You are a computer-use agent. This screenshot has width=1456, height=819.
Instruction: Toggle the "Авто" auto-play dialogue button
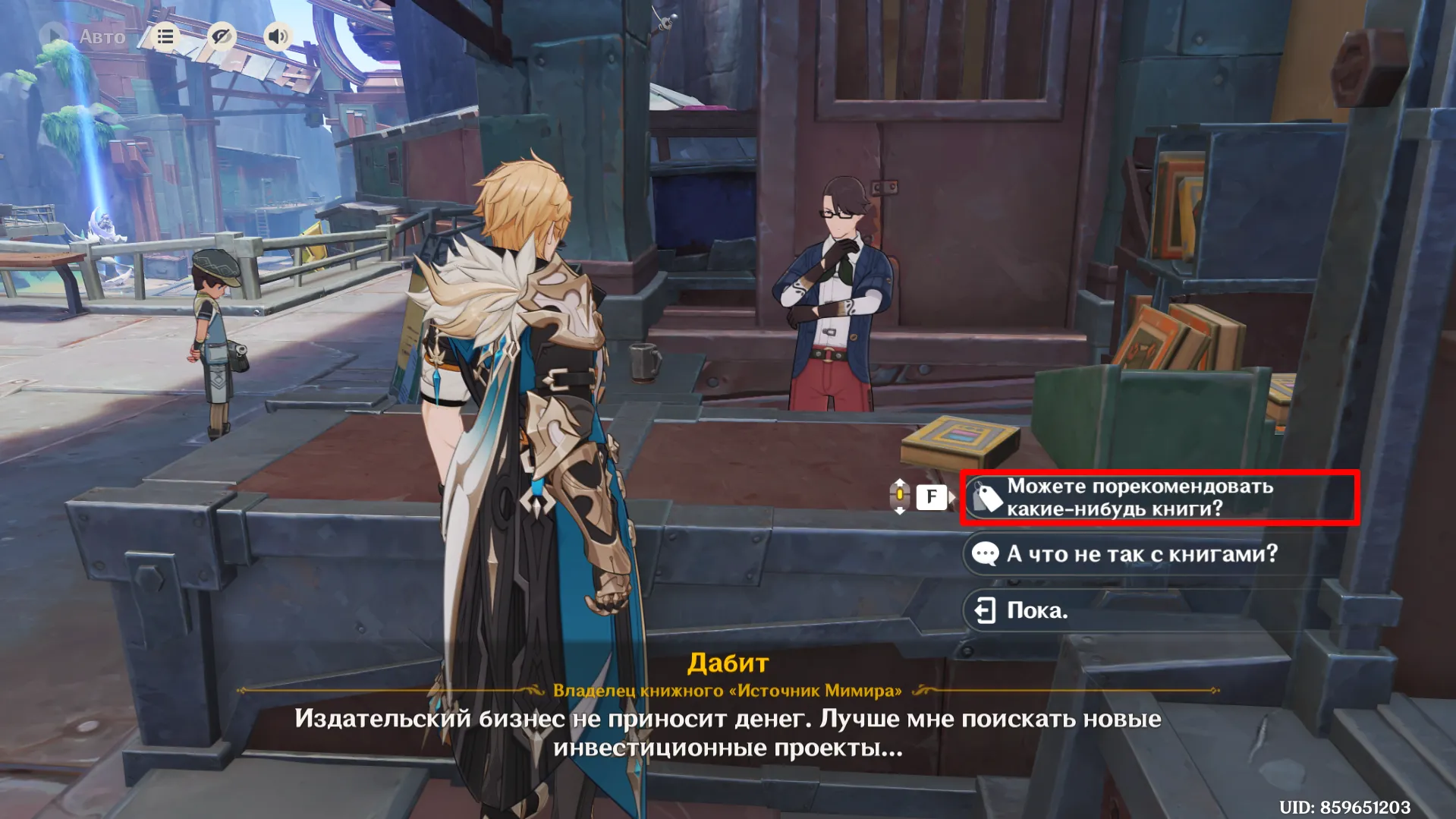(x=83, y=36)
